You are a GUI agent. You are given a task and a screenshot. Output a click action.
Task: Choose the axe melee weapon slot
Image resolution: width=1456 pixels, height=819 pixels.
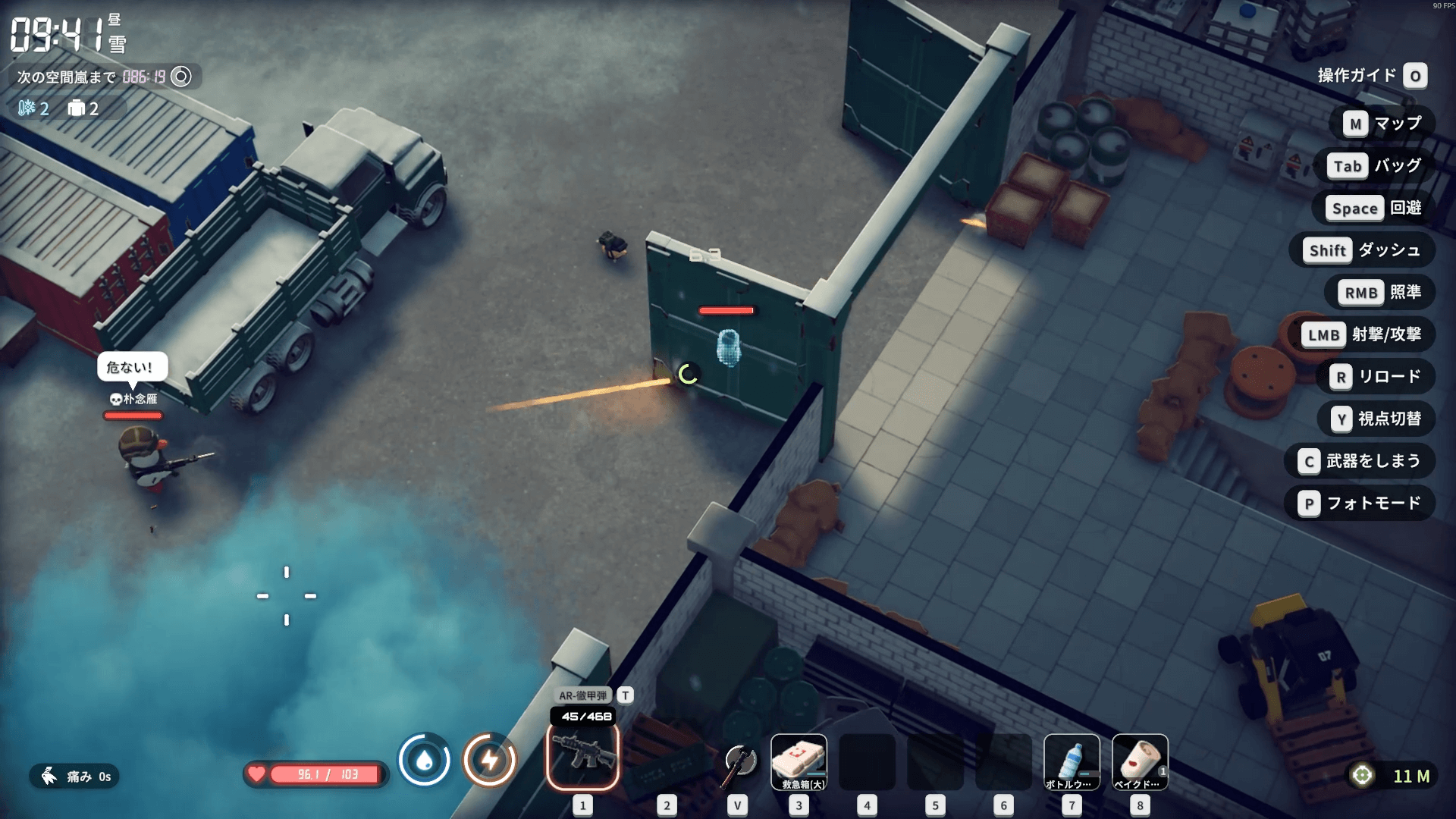coord(739,761)
